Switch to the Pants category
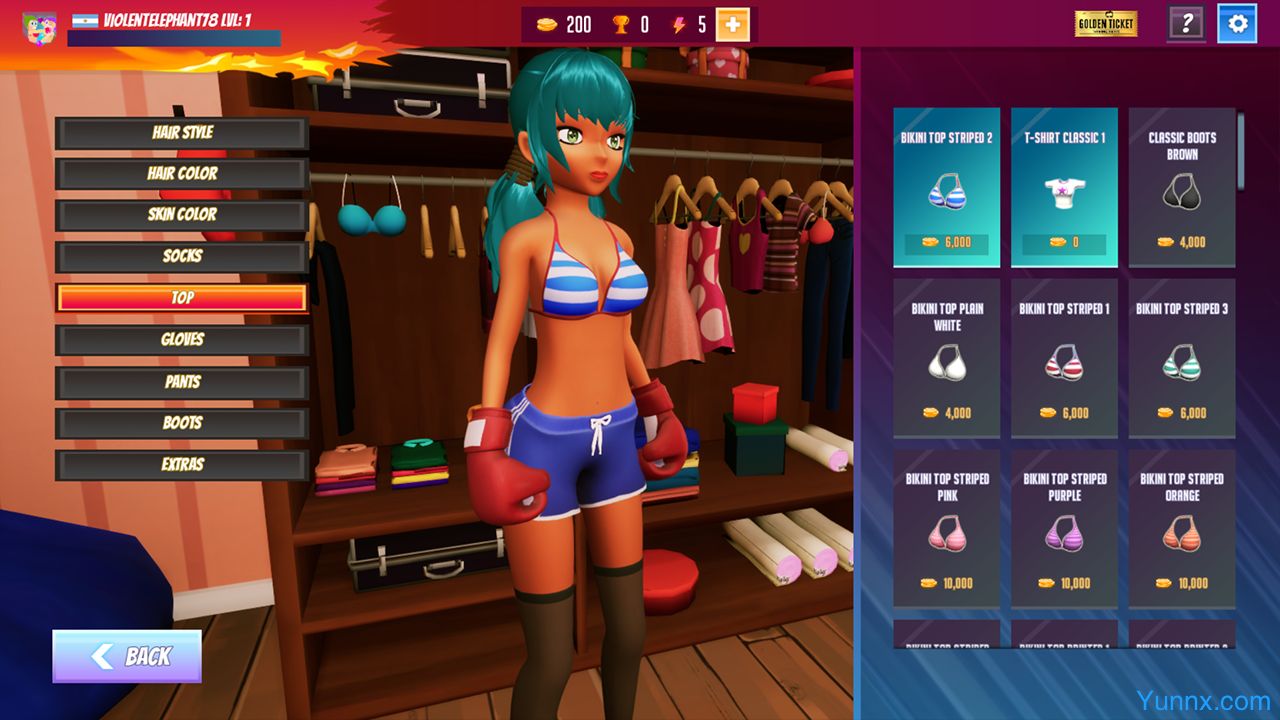Screen dimensions: 1280x720 pos(182,382)
